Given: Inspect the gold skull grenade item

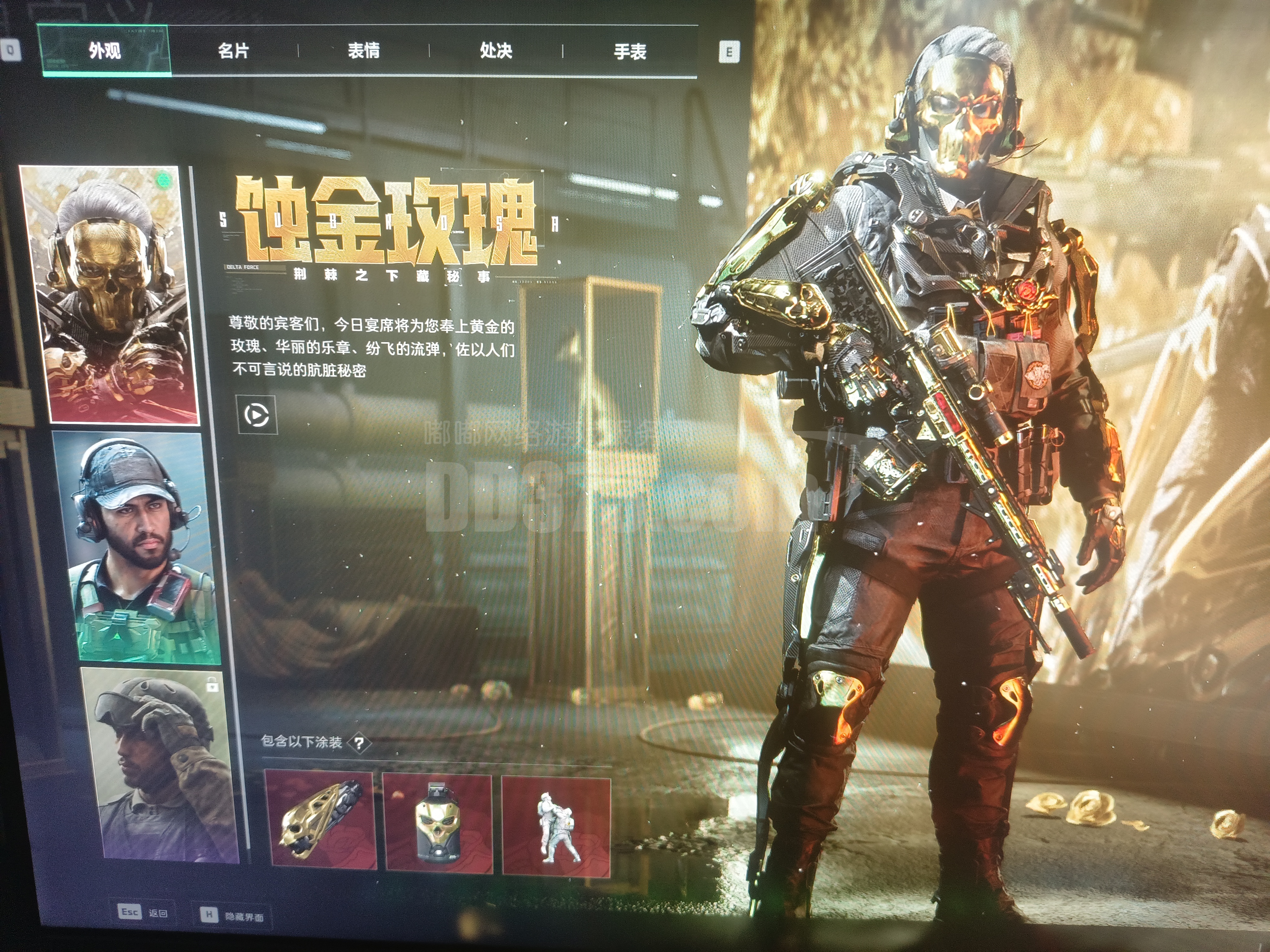Looking at the screenshot, I should point(438,823).
